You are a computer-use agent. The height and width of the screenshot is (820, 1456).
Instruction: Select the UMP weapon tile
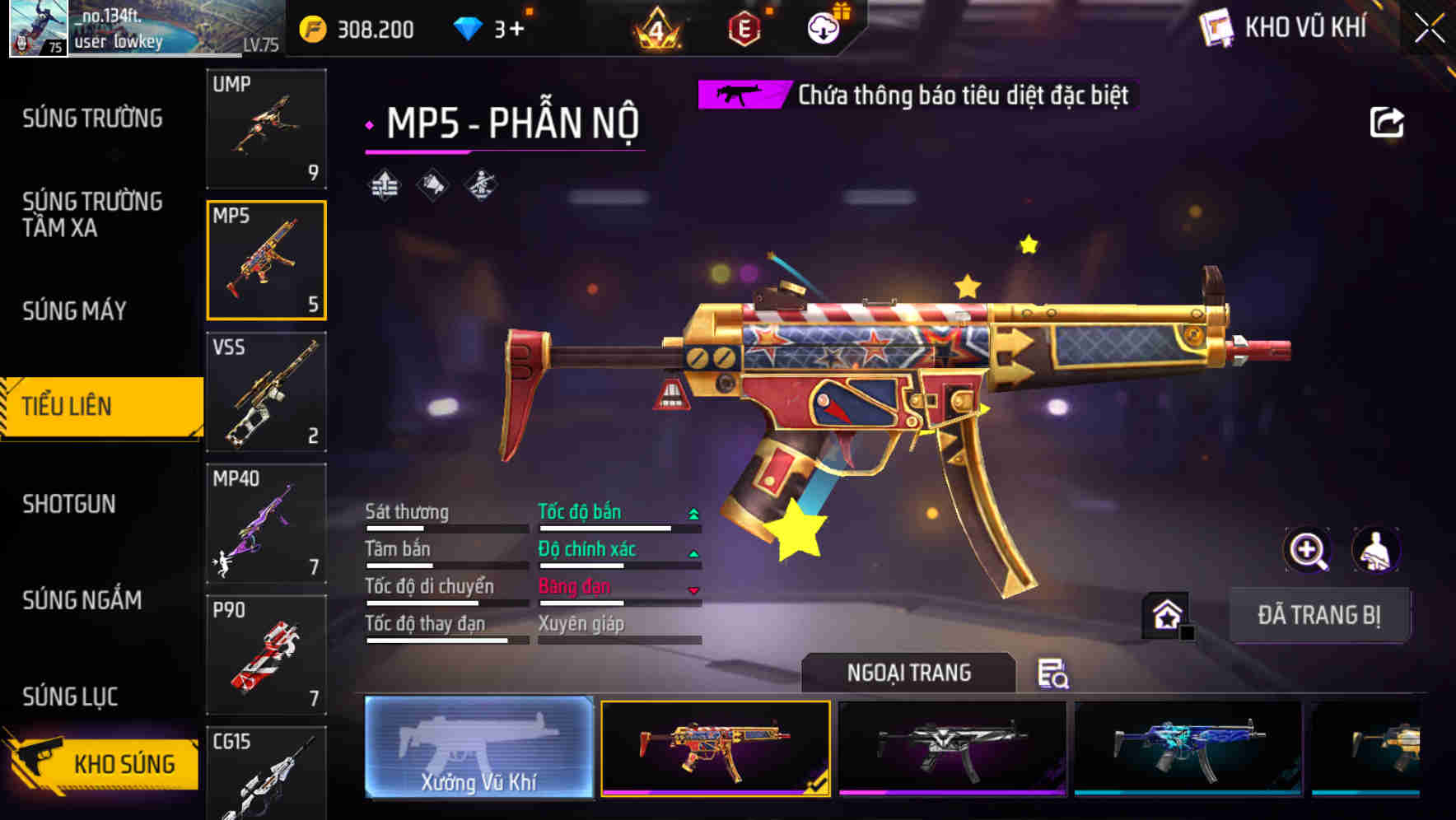point(266,128)
